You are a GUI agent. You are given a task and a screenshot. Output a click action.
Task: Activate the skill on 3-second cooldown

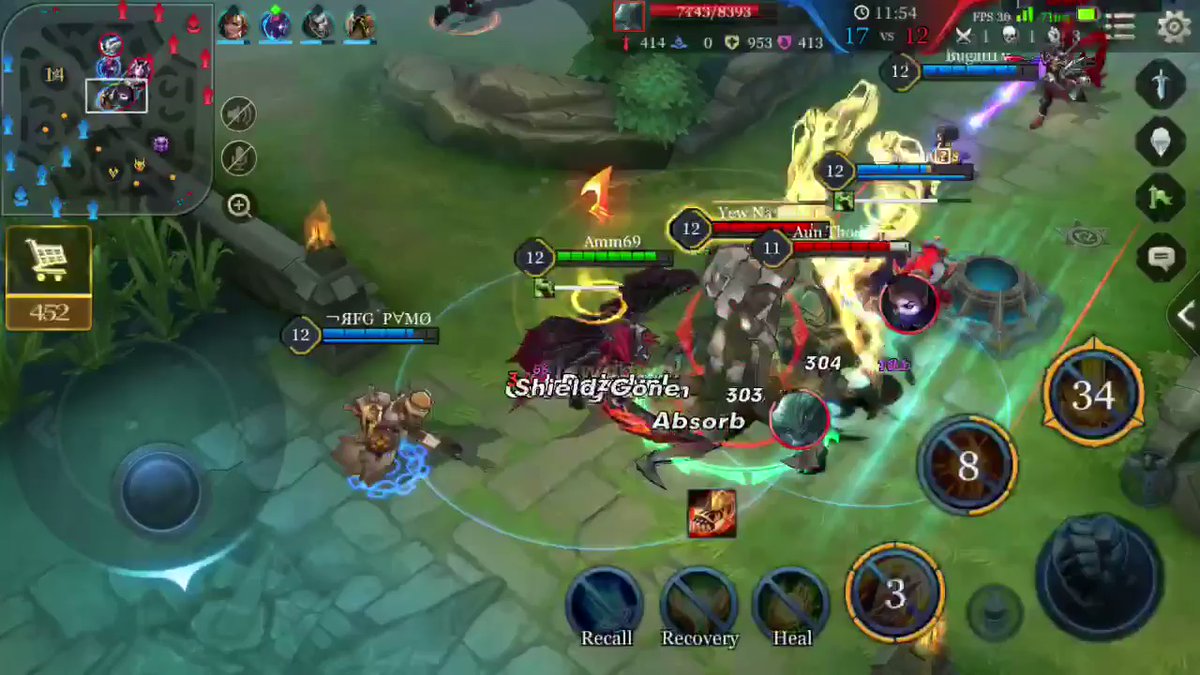coord(895,594)
